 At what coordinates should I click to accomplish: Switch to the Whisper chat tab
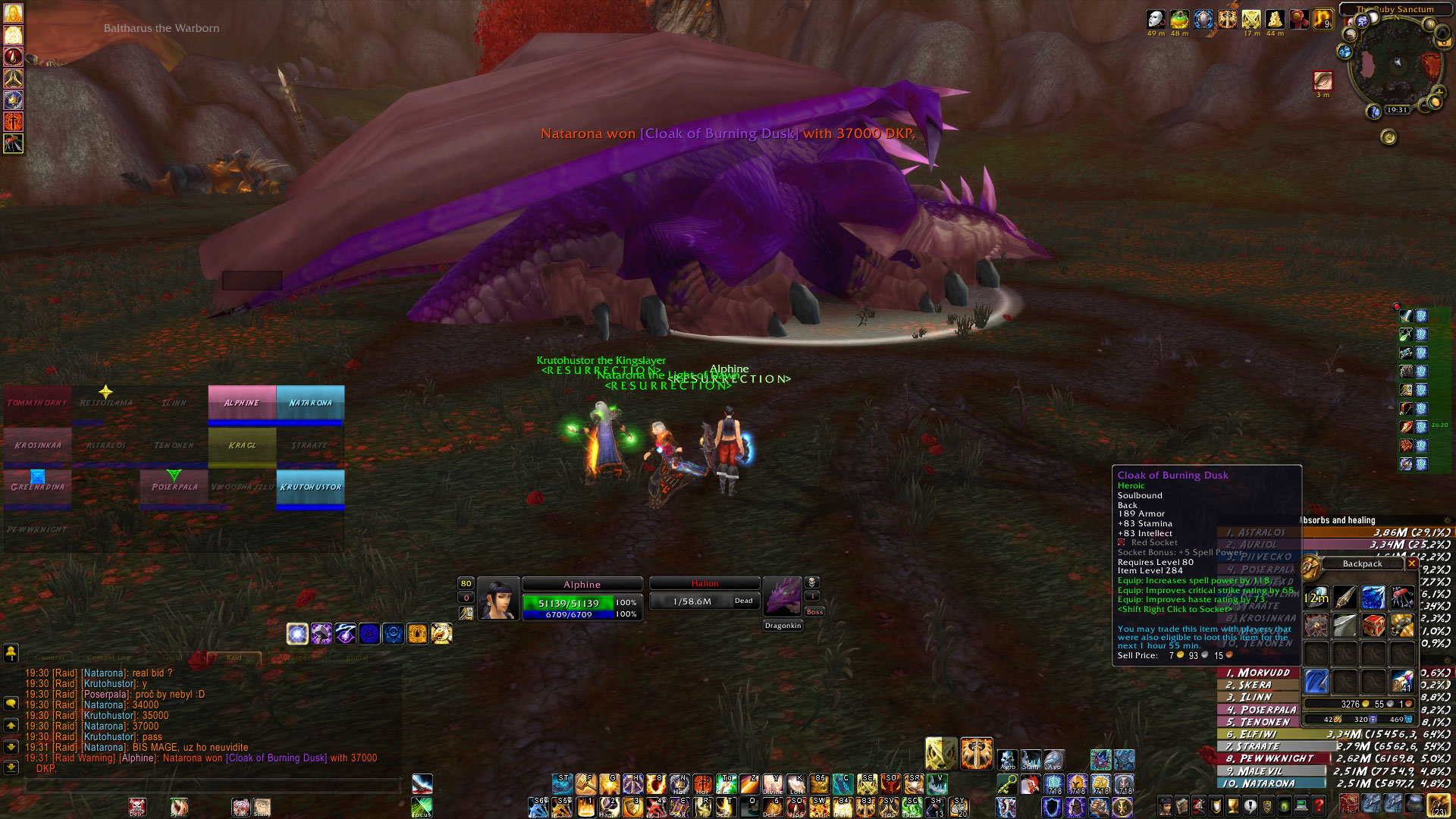coord(294,657)
